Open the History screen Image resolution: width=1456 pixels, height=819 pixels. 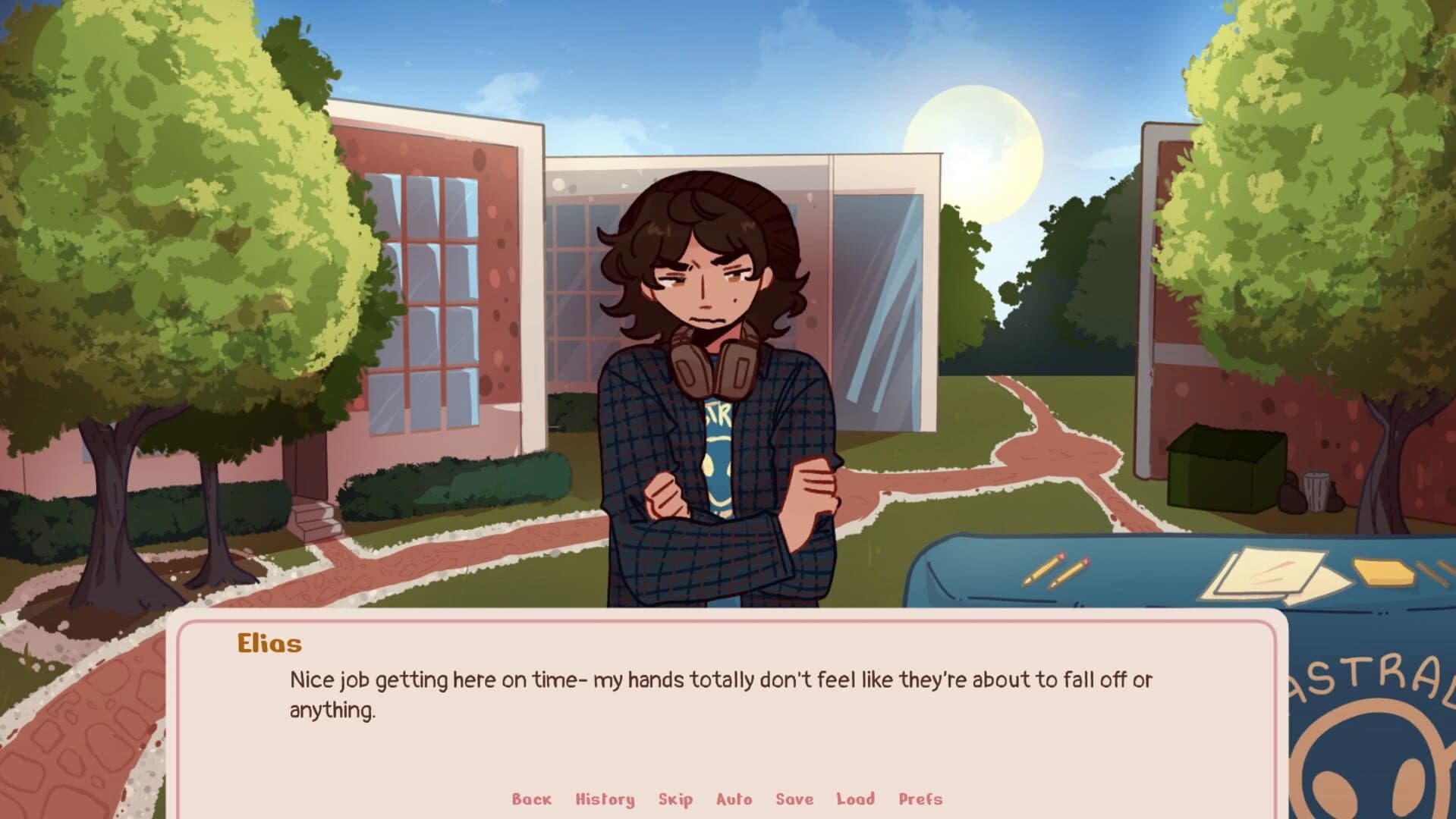[605, 799]
